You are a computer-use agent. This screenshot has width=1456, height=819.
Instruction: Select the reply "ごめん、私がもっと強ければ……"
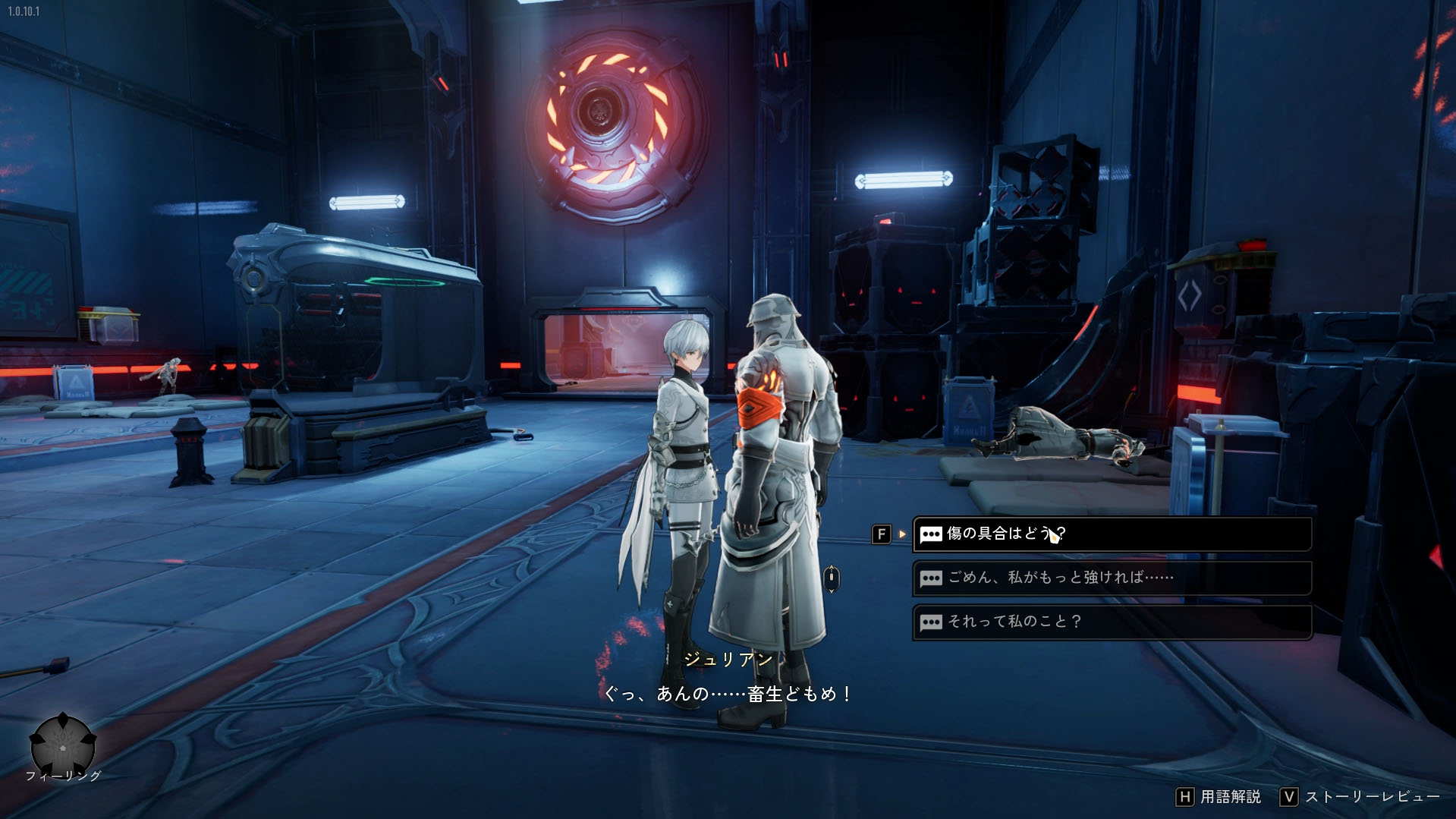1111,578
